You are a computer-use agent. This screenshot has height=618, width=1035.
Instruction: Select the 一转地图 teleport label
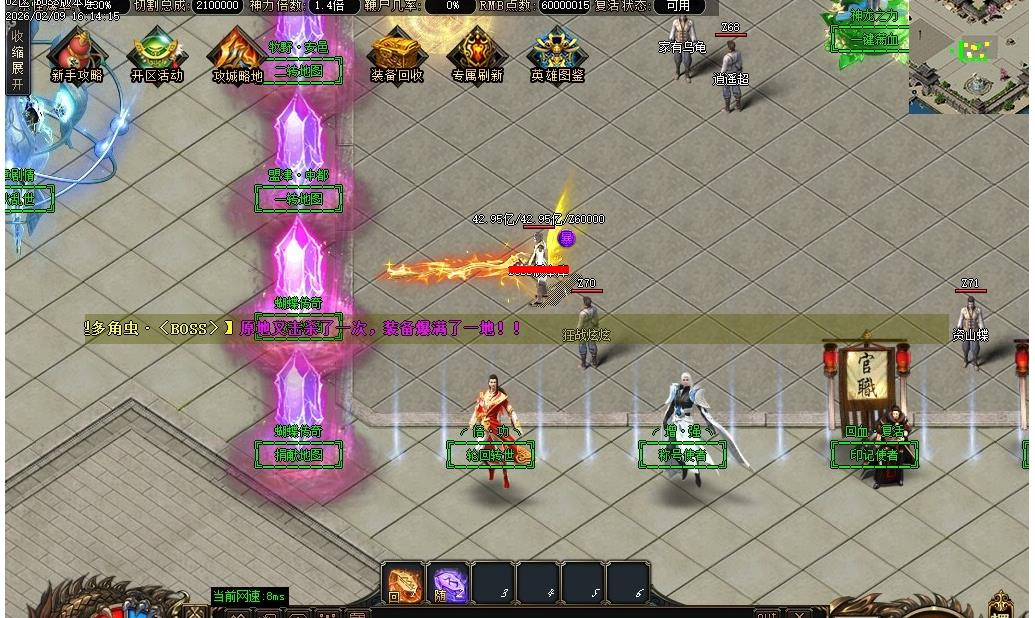[x=299, y=199]
